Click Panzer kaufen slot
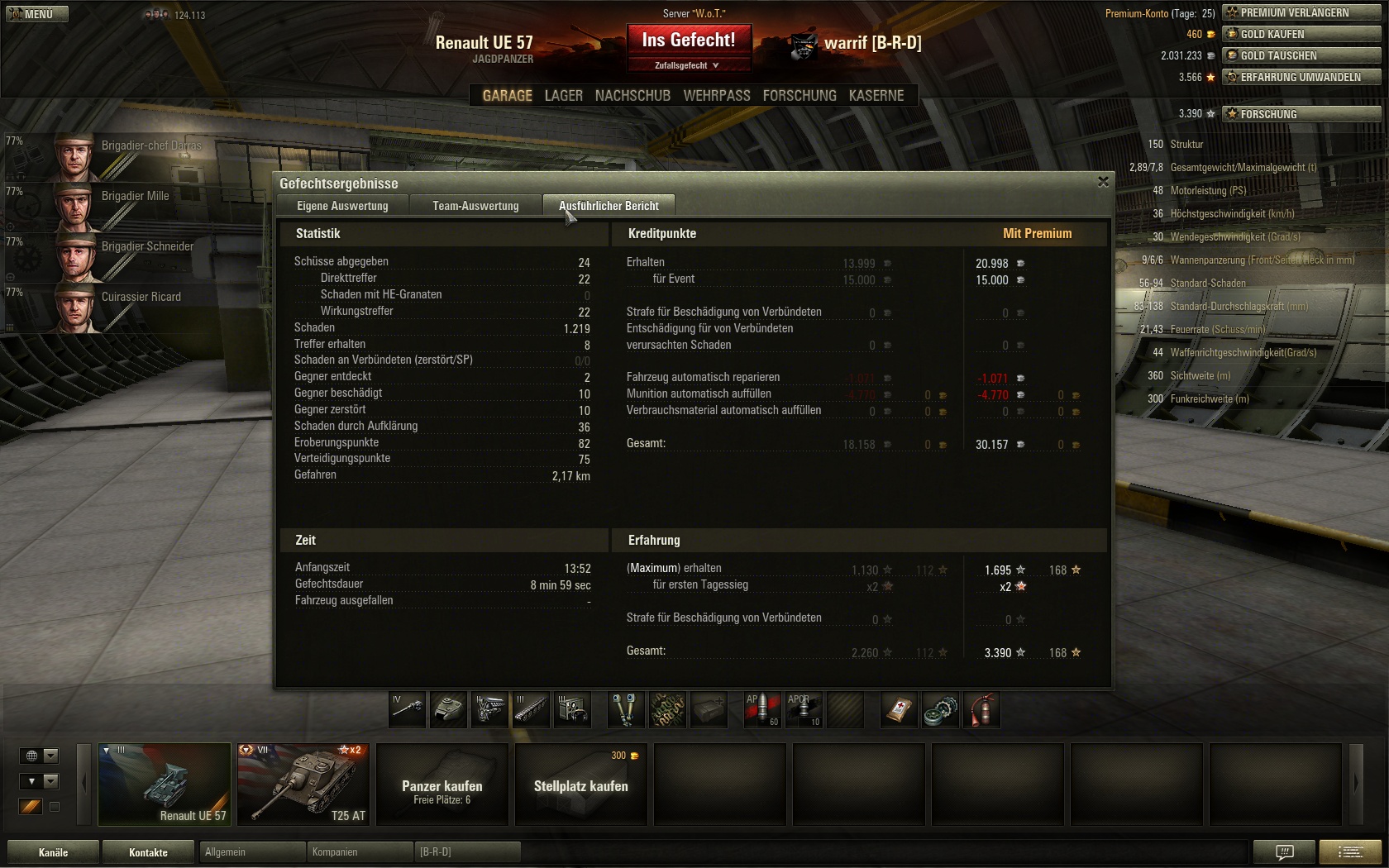This screenshot has width=1389, height=868. 442,784
